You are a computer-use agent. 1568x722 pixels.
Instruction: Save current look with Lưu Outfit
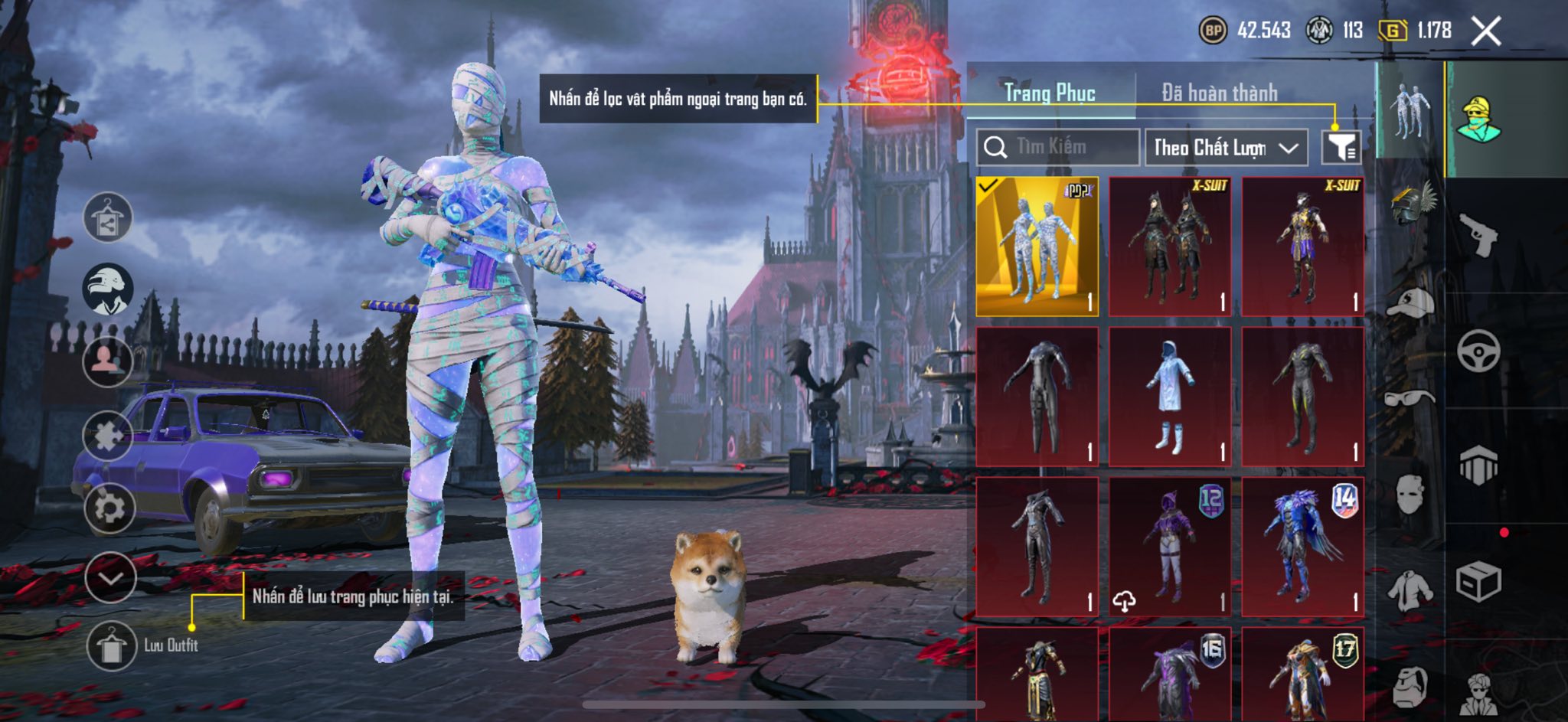(x=112, y=645)
